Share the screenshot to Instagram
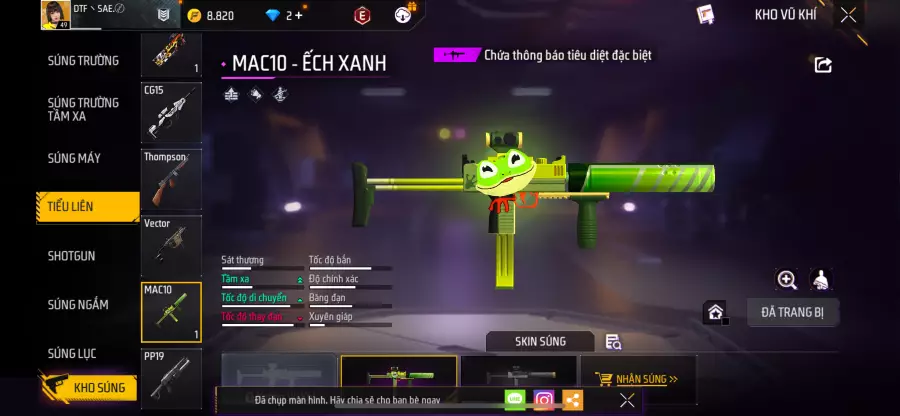The height and width of the screenshot is (416, 900). [543, 400]
